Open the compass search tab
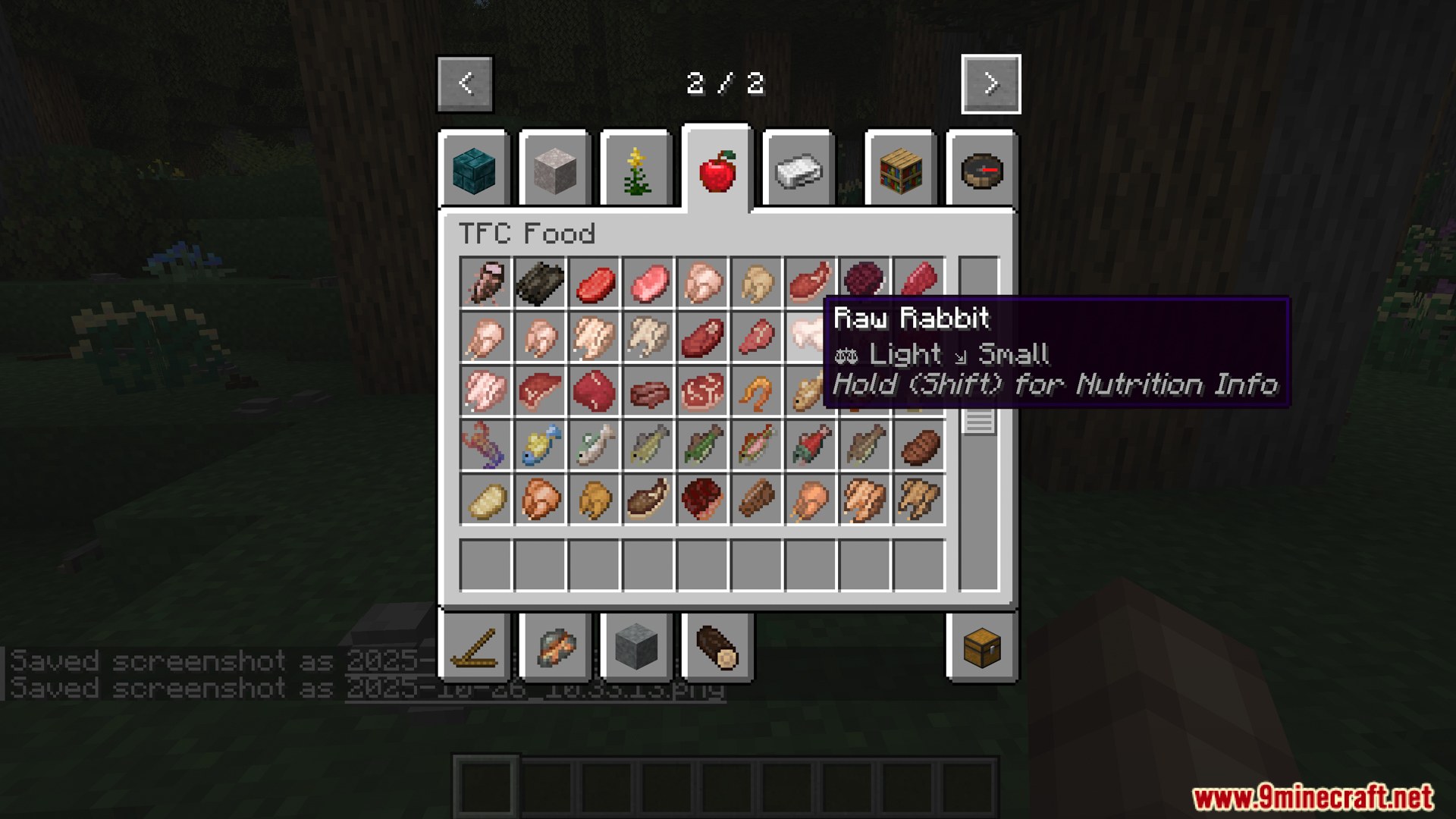This screenshot has width=1456, height=819. coord(982,171)
